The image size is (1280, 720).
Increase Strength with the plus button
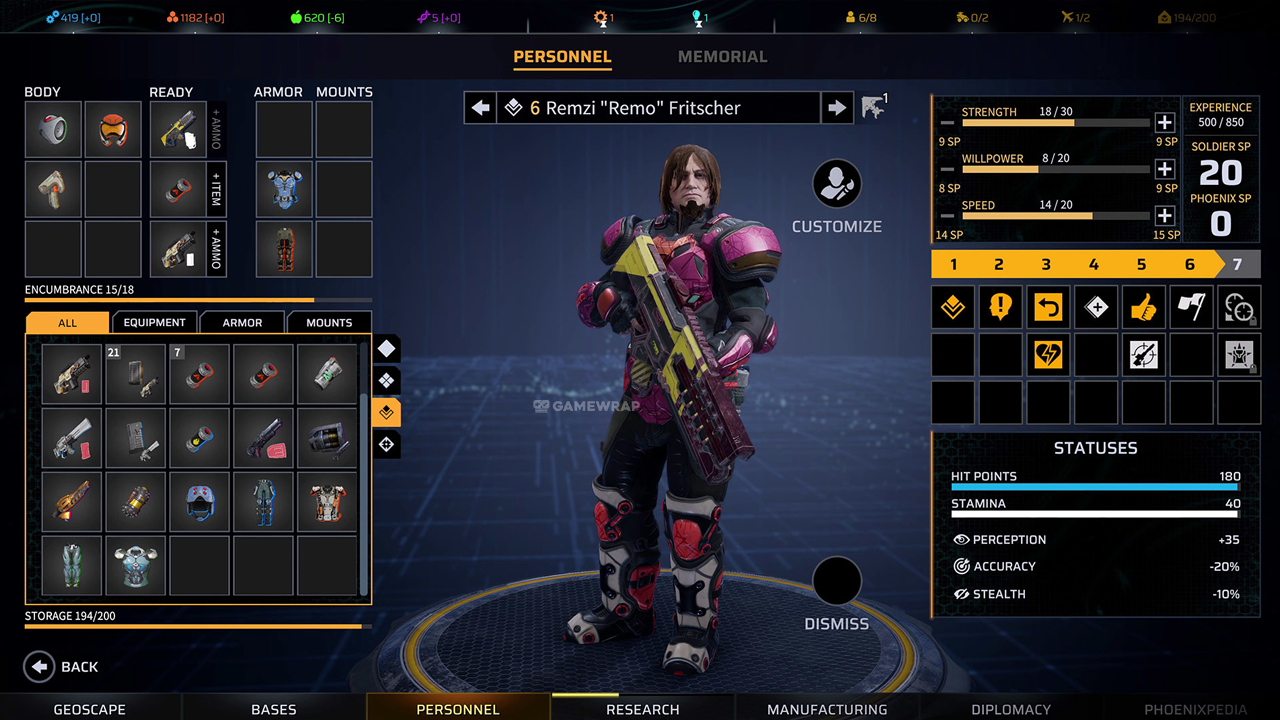(1164, 123)
